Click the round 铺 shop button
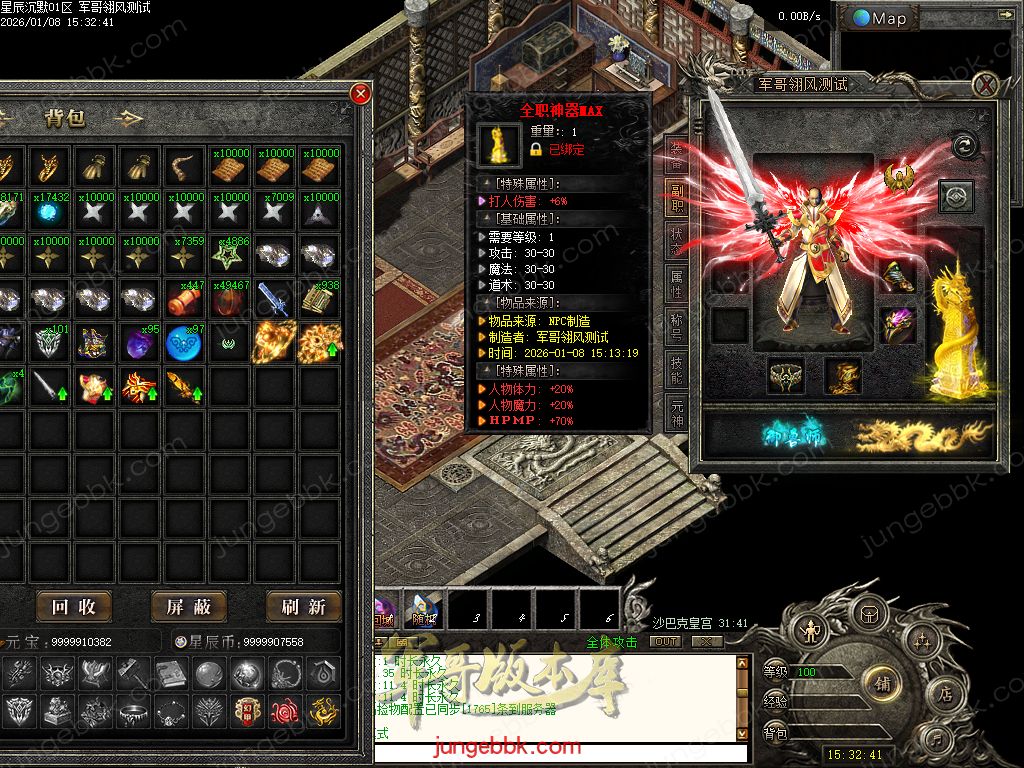 882,684
